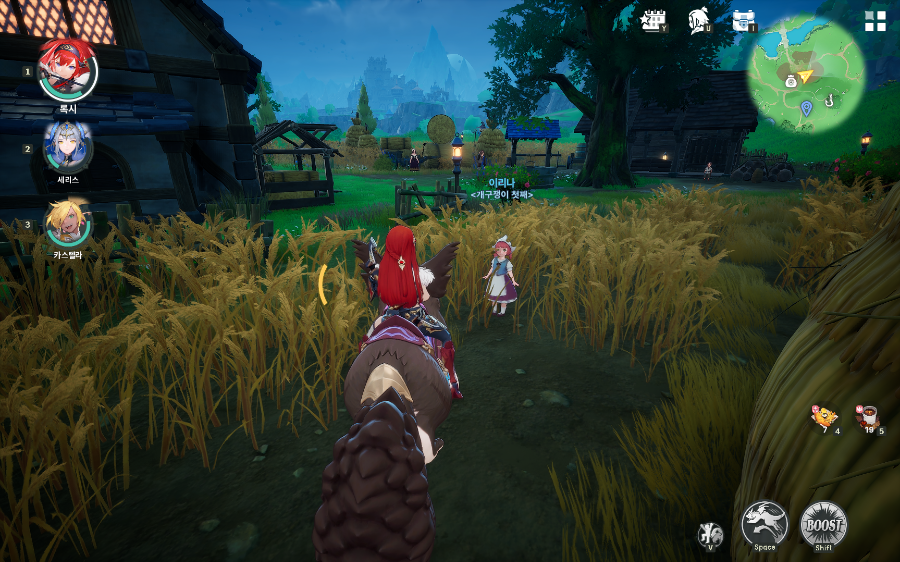Click the blue location pin on minimap
The image size is (900, 562).
(x=806, y=107)
